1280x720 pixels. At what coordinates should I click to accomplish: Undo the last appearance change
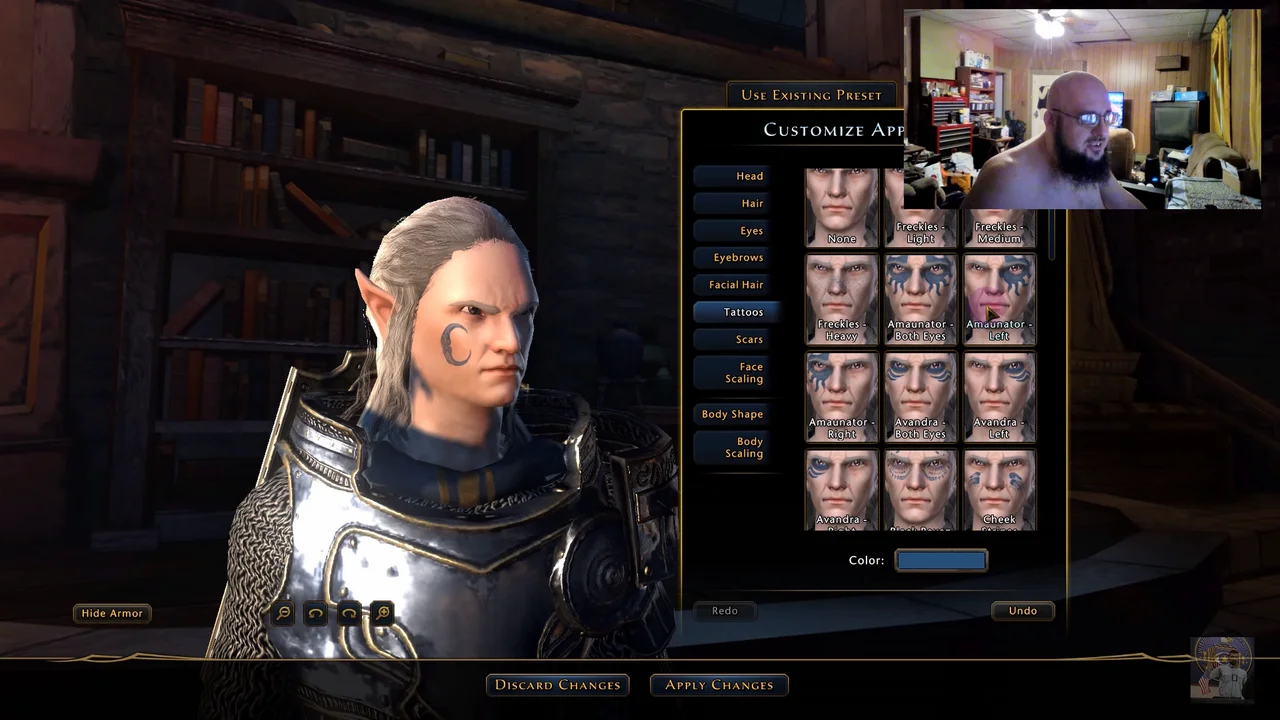pos(1022,611)
